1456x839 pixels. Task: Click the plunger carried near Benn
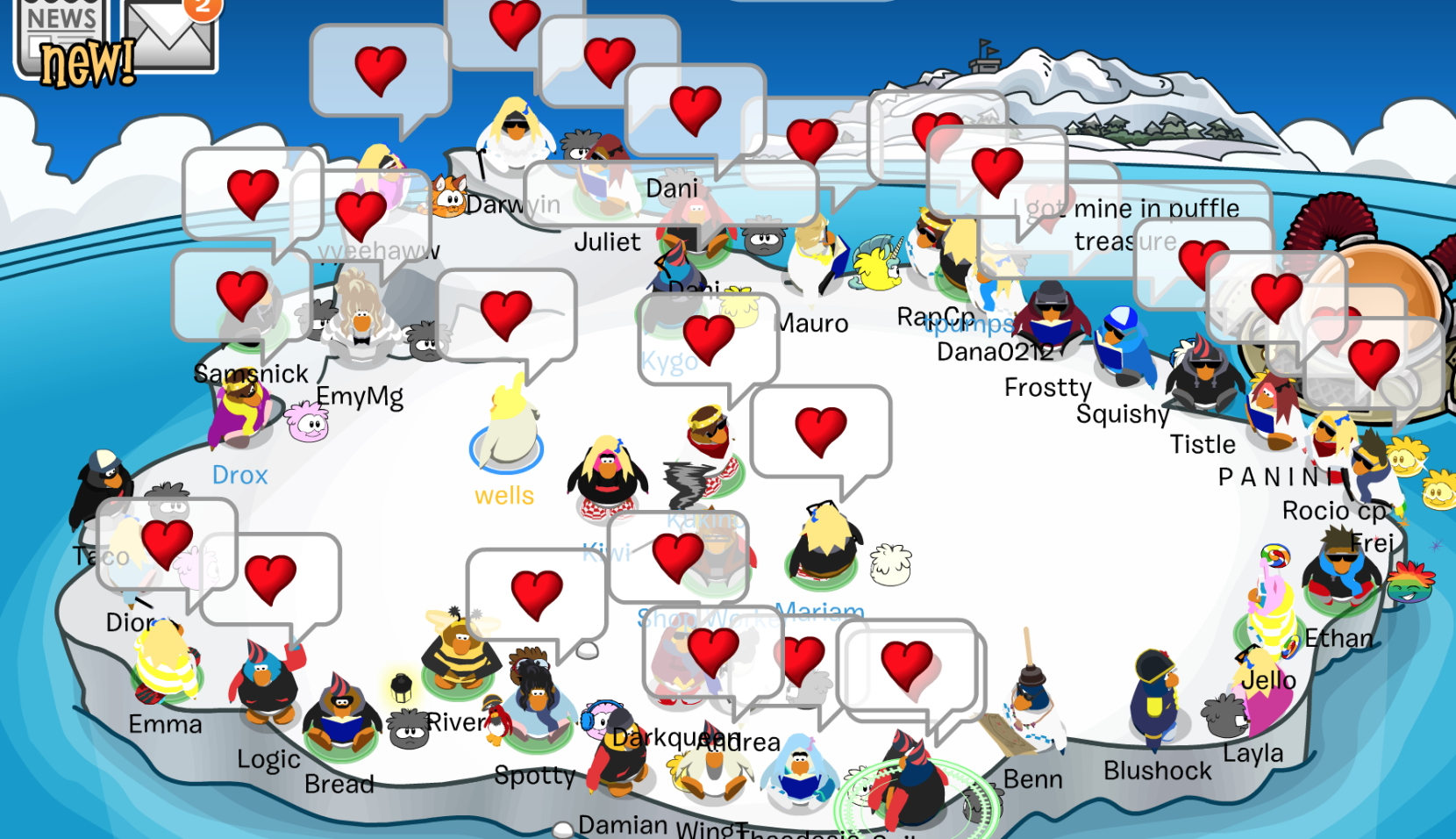1030,673
